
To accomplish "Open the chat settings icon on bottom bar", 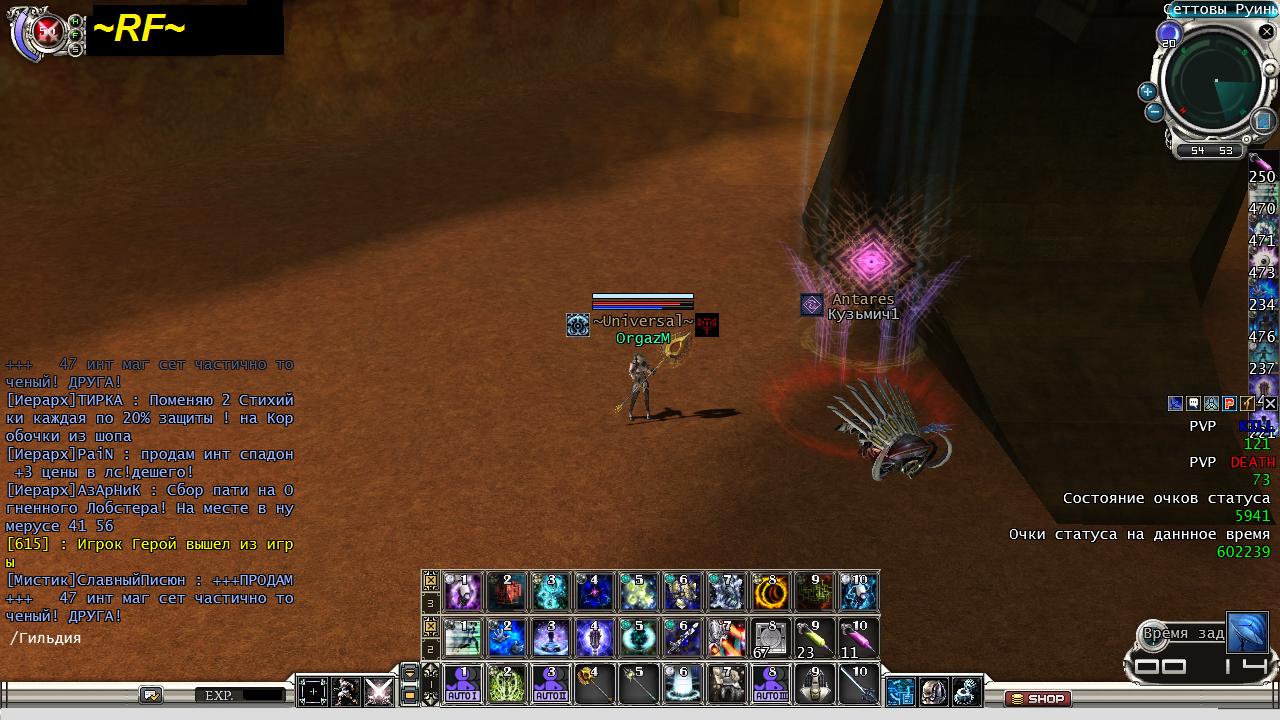I will (151, 694).
